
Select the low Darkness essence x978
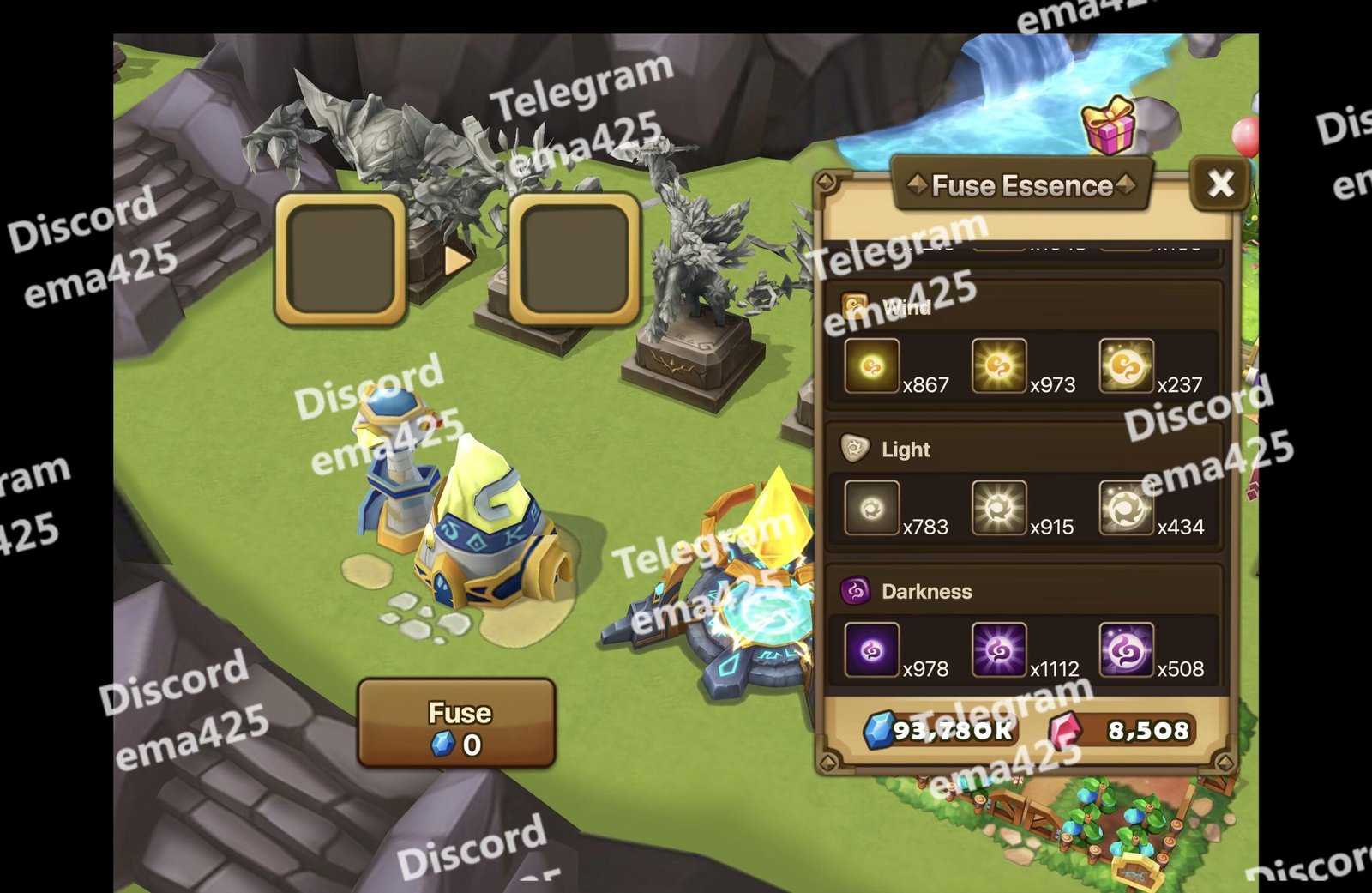[871, 650]
